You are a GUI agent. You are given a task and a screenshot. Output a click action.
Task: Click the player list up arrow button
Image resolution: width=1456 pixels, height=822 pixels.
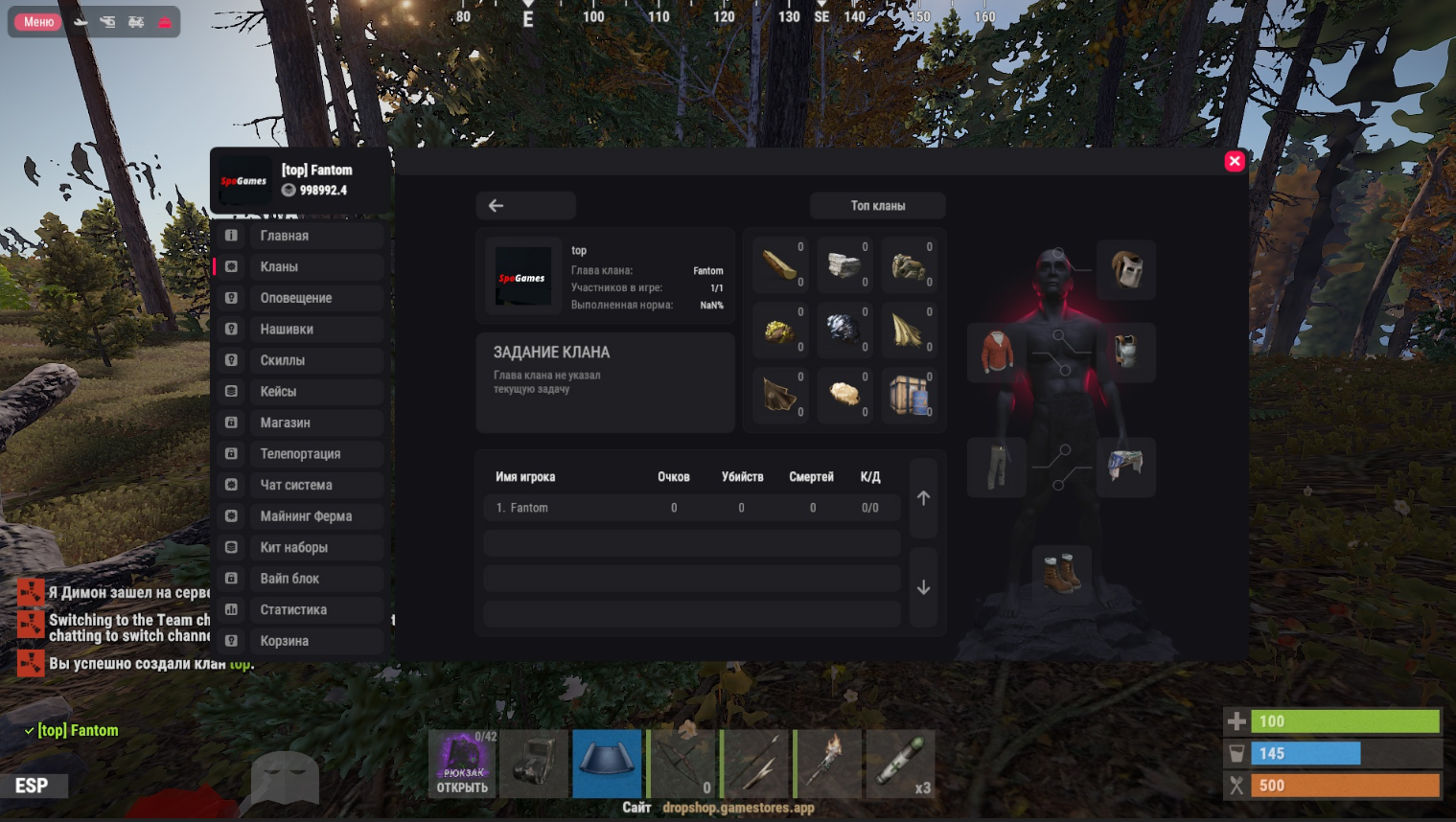coord(923,498)
